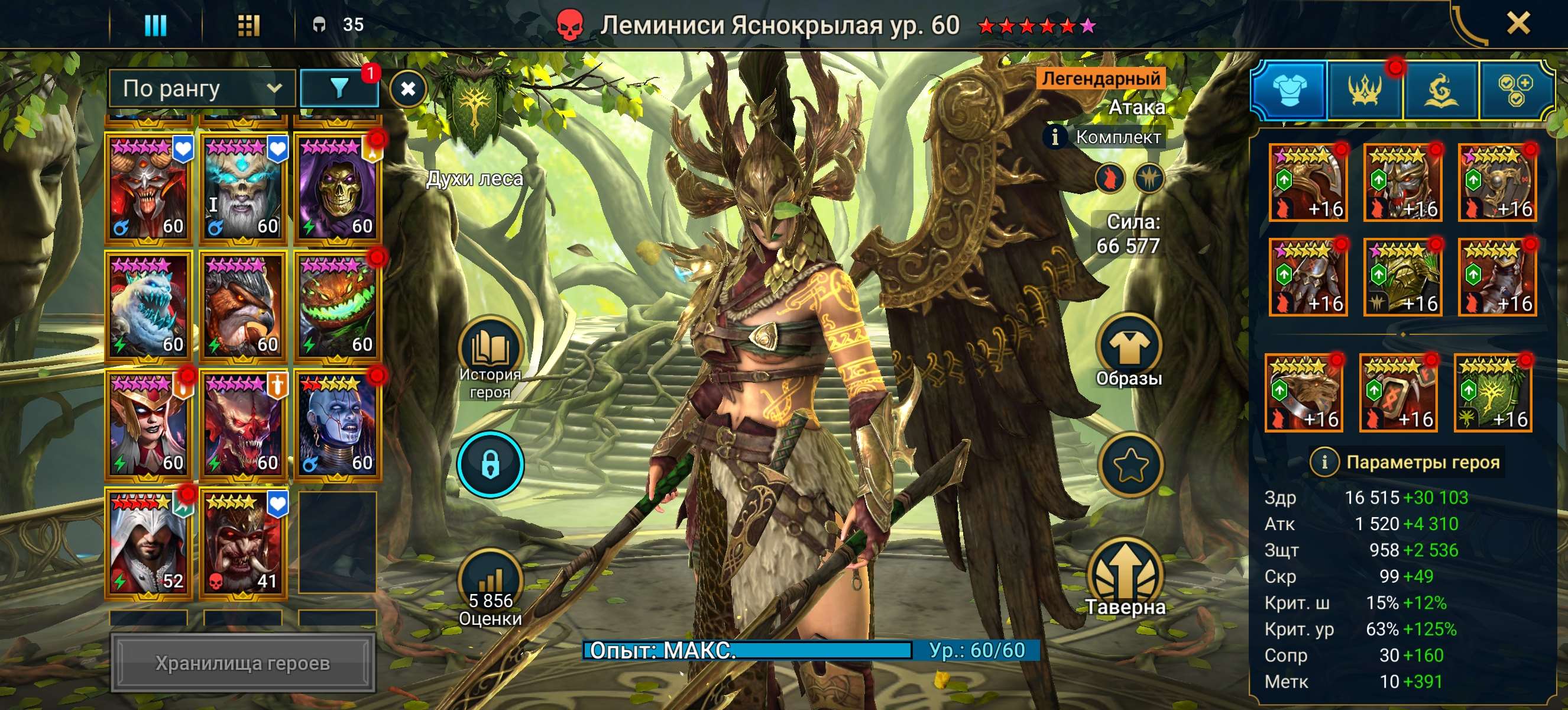The height and width of the screenshot is (710, 1568).
Task: Select the pumpkin-head hero portrait
Action: (337, 306)
